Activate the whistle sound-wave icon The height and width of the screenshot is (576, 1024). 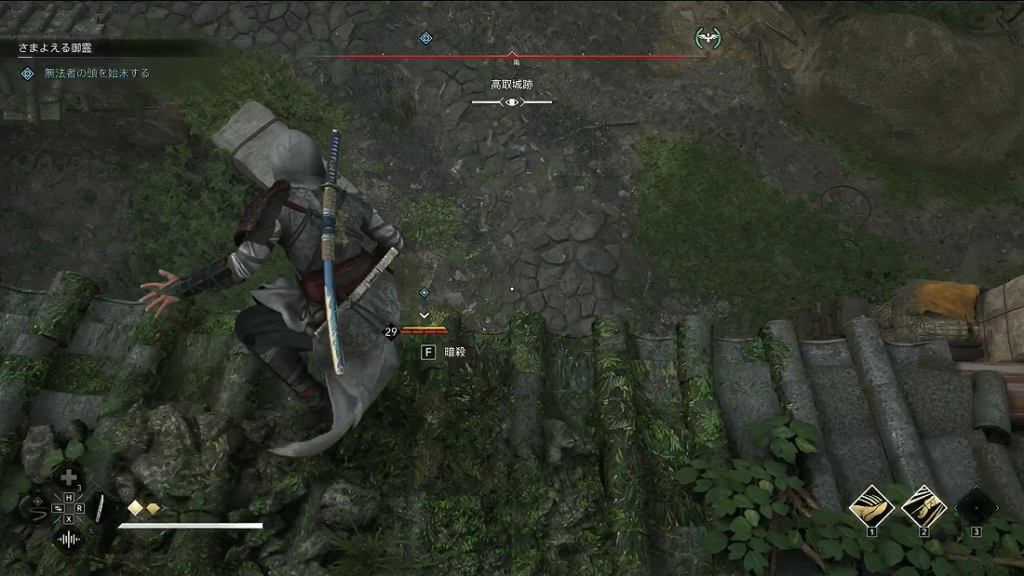coord(69,539)
